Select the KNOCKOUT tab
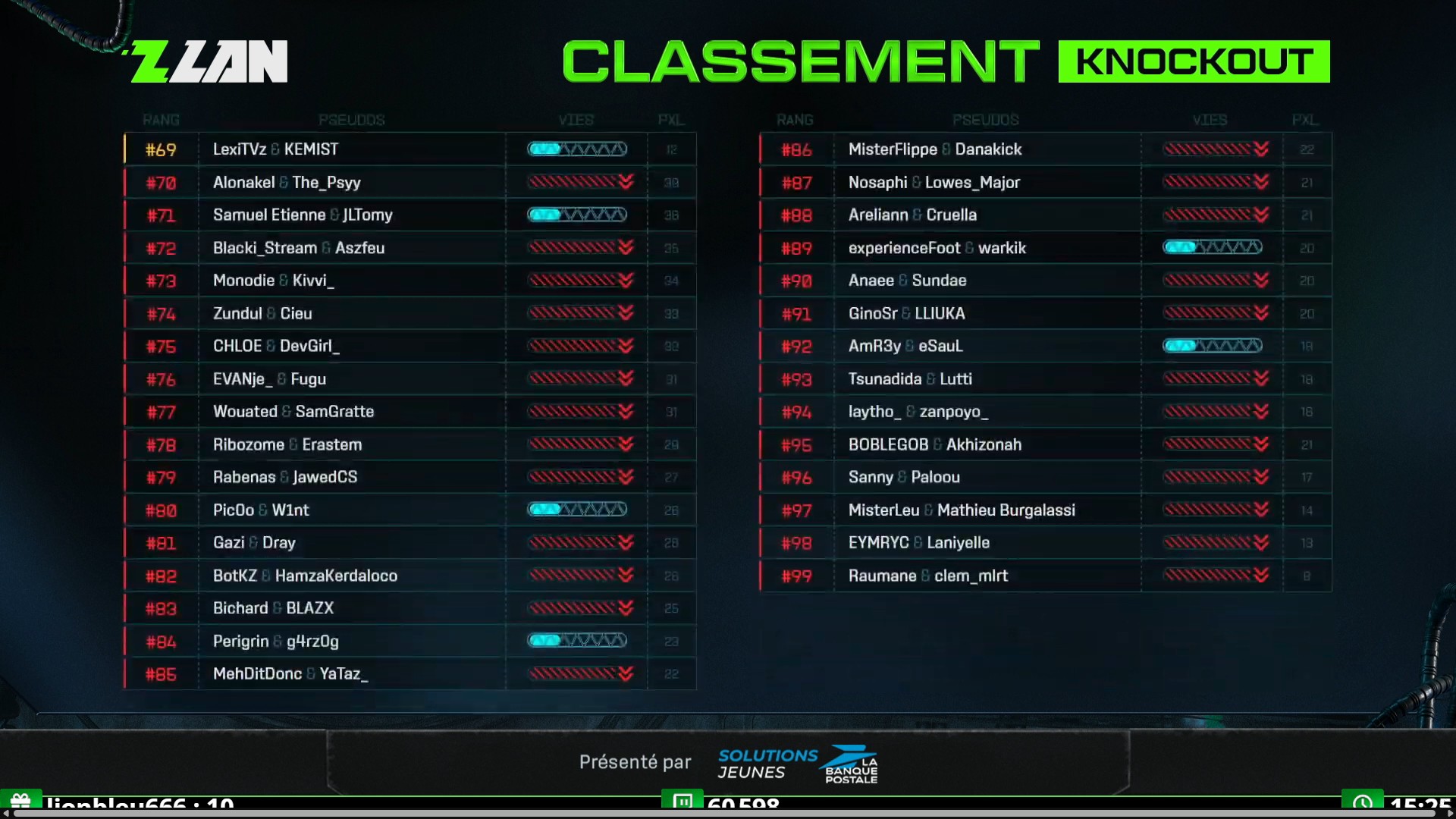The height and width of the screenshot is (819, 1456). coord(1194,61)
